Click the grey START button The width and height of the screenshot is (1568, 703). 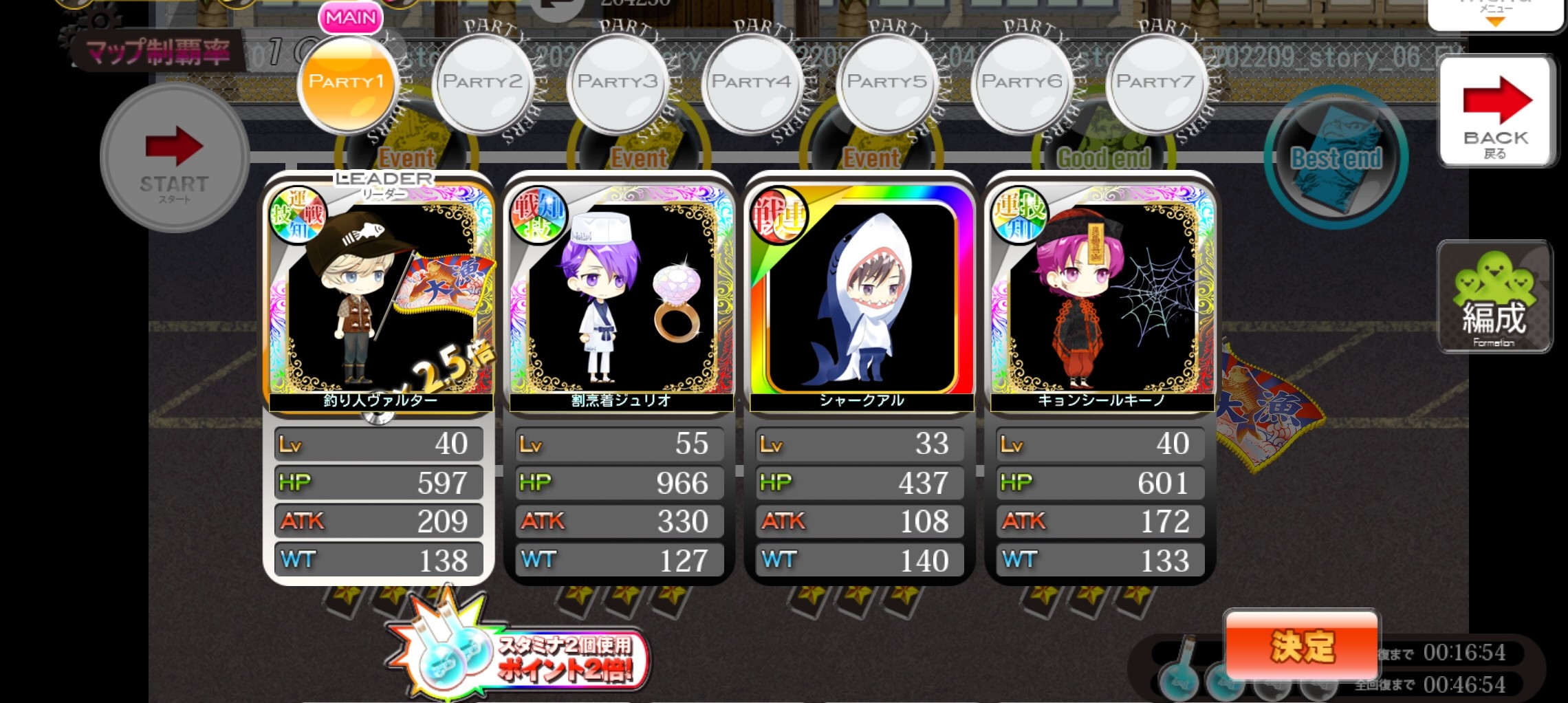pos(174,158)
